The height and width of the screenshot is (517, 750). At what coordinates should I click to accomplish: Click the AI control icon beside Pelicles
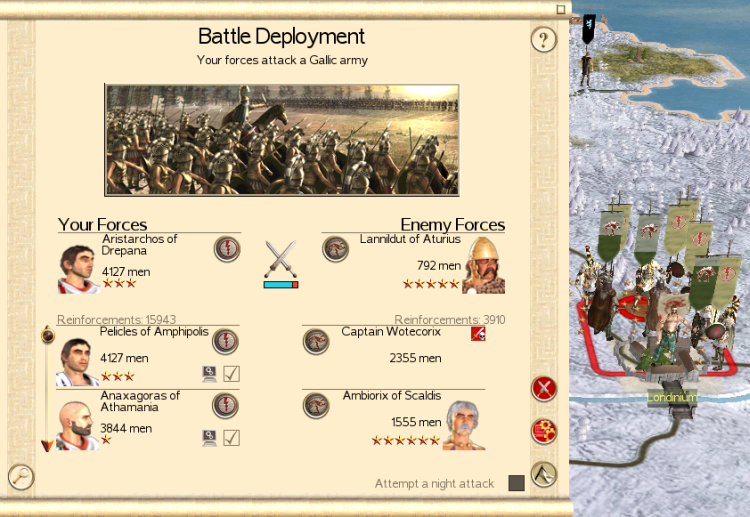[209, 374]
